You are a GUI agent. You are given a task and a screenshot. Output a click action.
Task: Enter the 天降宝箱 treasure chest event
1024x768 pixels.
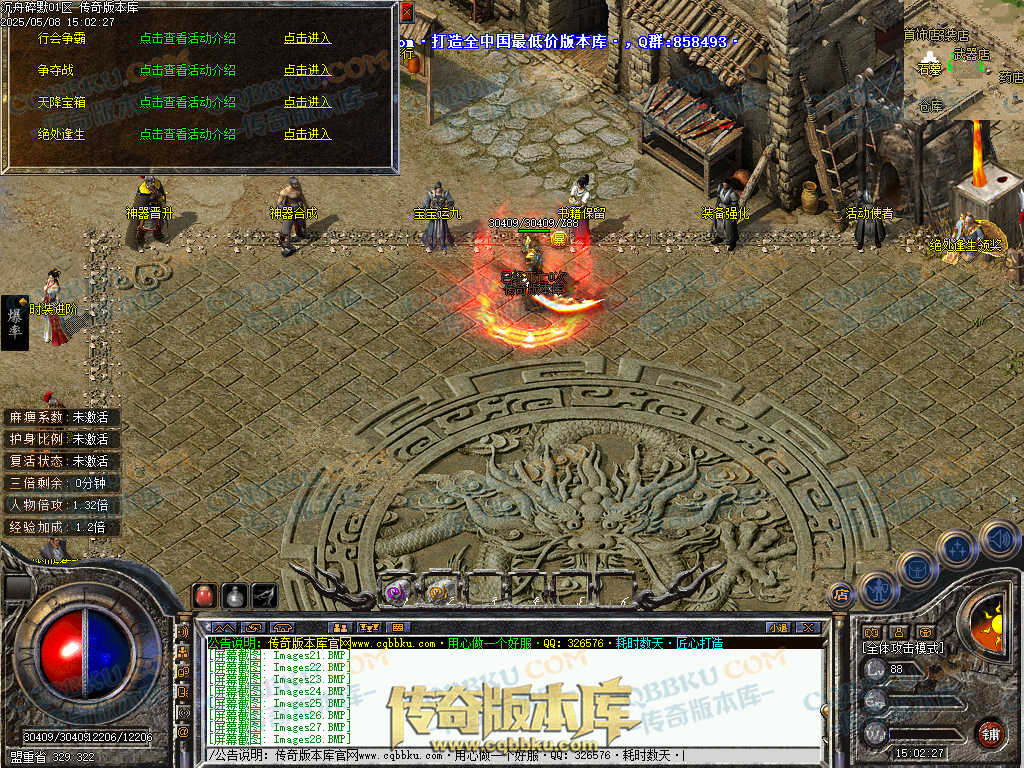307,102
